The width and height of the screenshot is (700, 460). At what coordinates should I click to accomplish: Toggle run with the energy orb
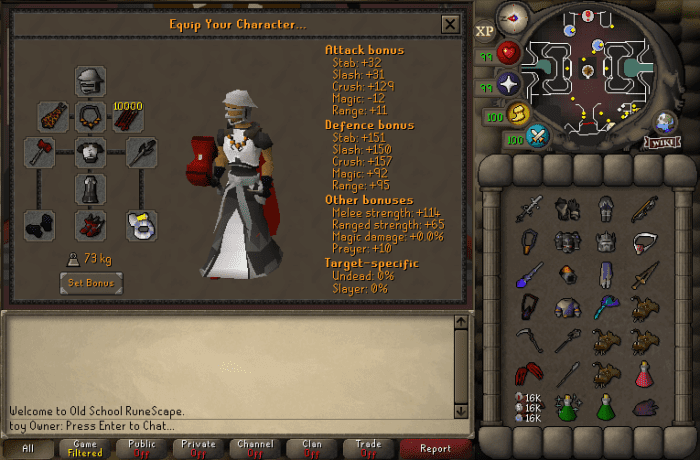520,113
